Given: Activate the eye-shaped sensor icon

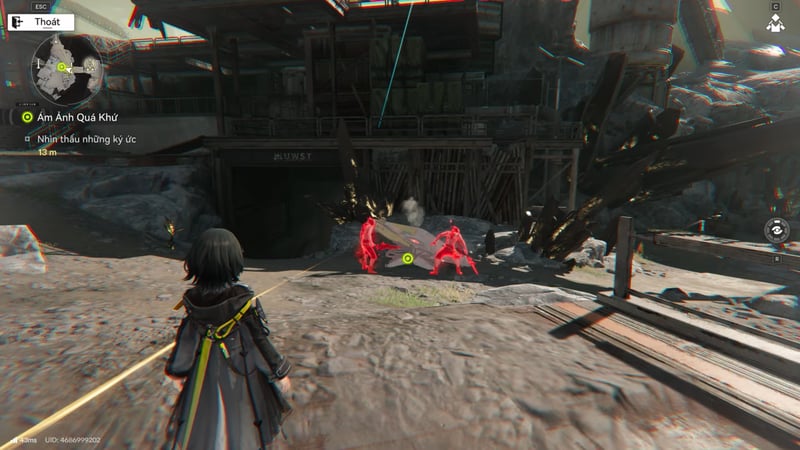Looking at the screenshot, I should (x=776, y=230).
